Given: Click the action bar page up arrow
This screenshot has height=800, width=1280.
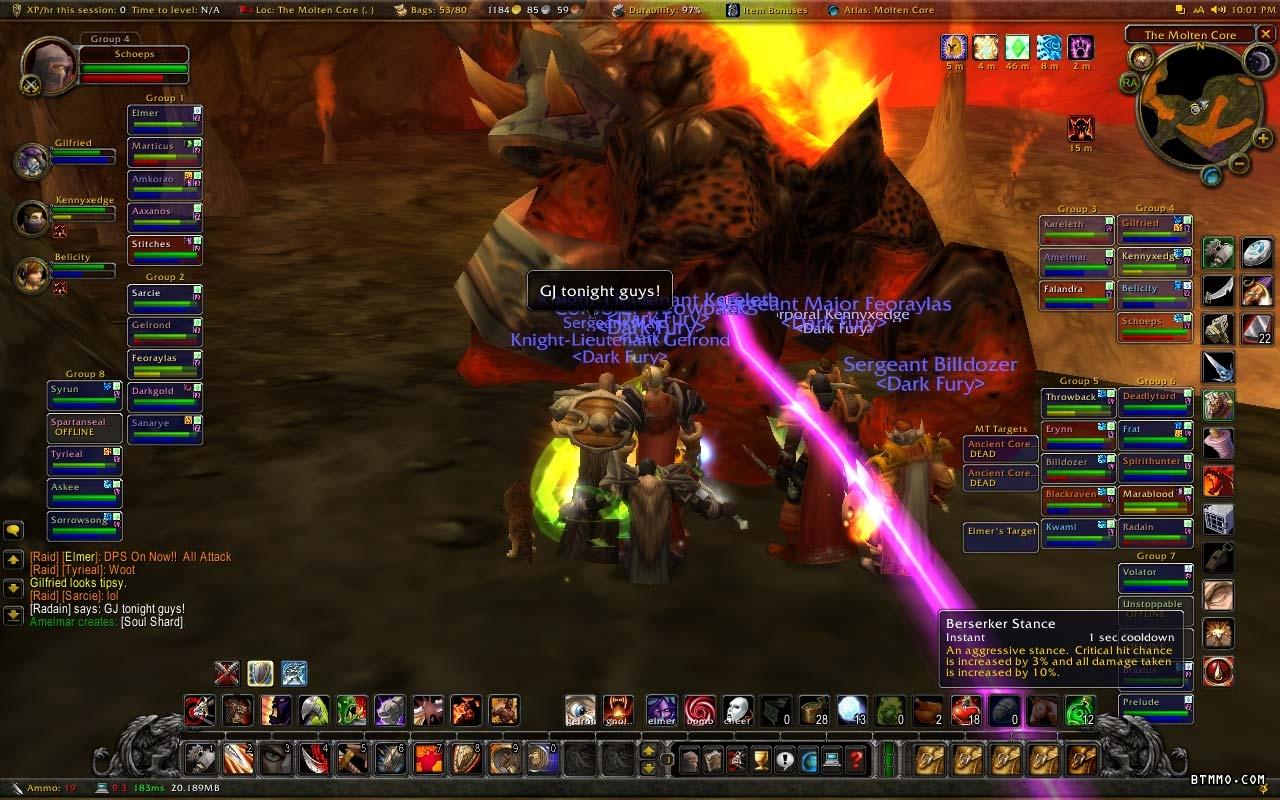Looking at the screenshot, I should pyautogui.click(x=649, y=751).
